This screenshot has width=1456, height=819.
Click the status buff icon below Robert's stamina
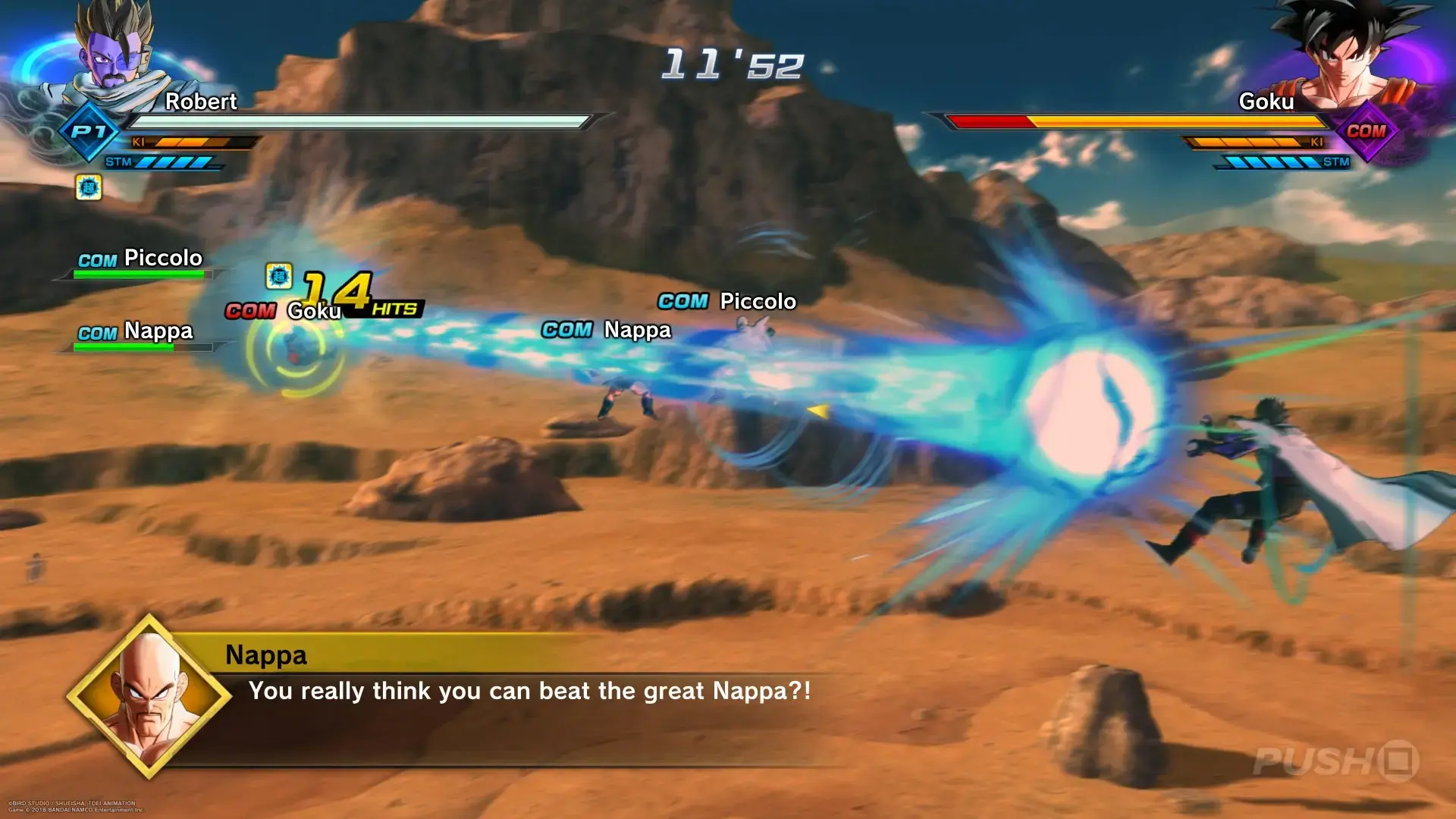89,187
